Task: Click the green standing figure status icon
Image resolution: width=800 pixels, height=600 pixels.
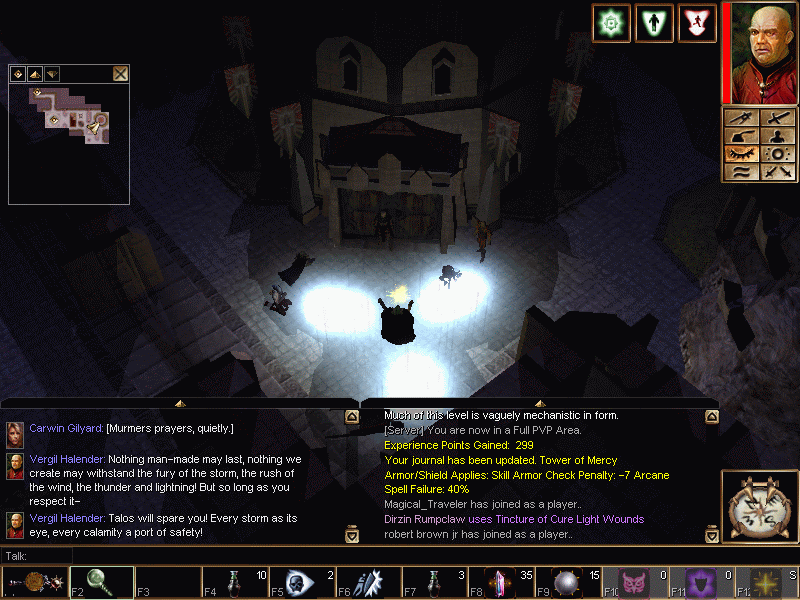Action: pos(654,23)
